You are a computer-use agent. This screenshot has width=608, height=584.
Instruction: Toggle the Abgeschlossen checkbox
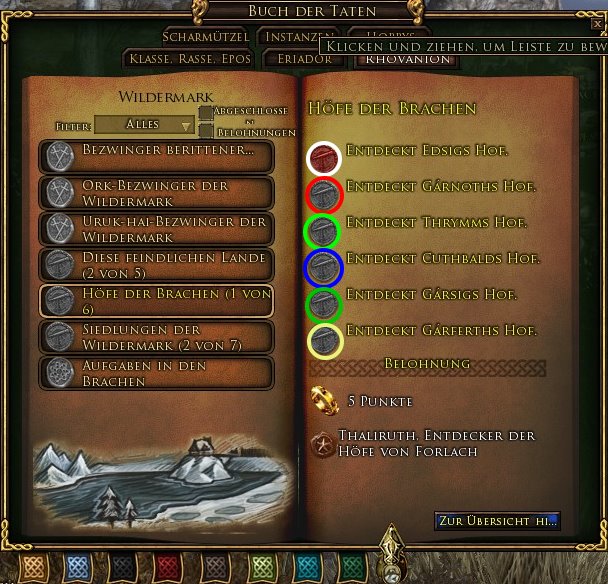point(206,114)
